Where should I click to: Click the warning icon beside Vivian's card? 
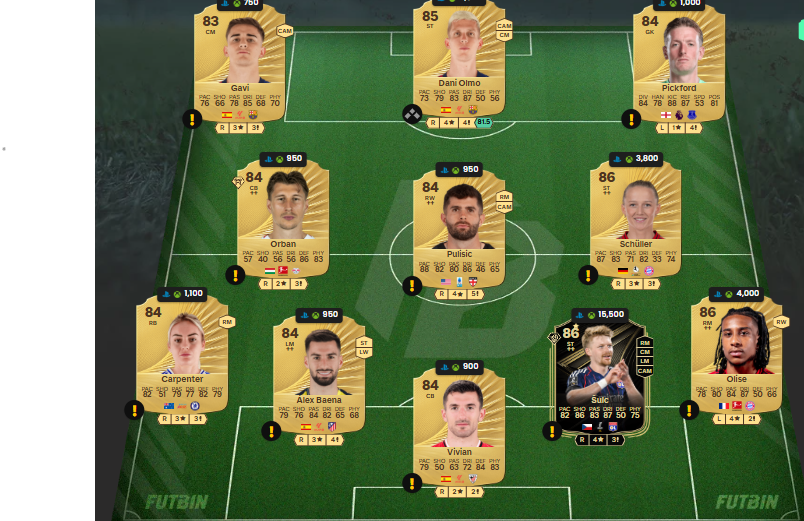coord(412,483)
